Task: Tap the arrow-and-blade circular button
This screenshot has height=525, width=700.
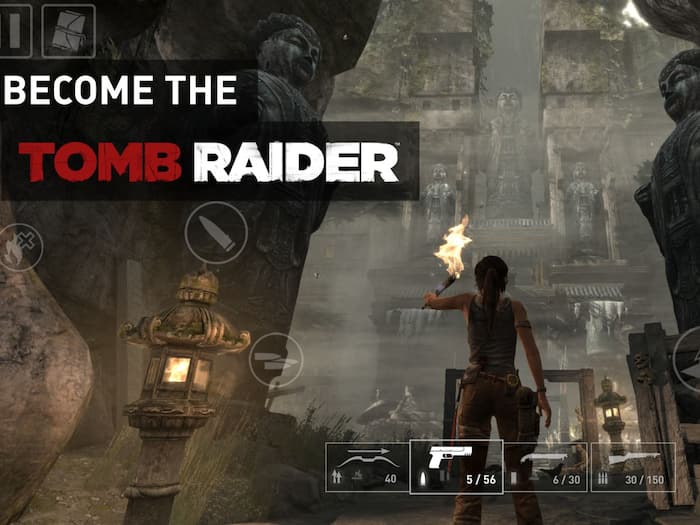Action: 275,359
